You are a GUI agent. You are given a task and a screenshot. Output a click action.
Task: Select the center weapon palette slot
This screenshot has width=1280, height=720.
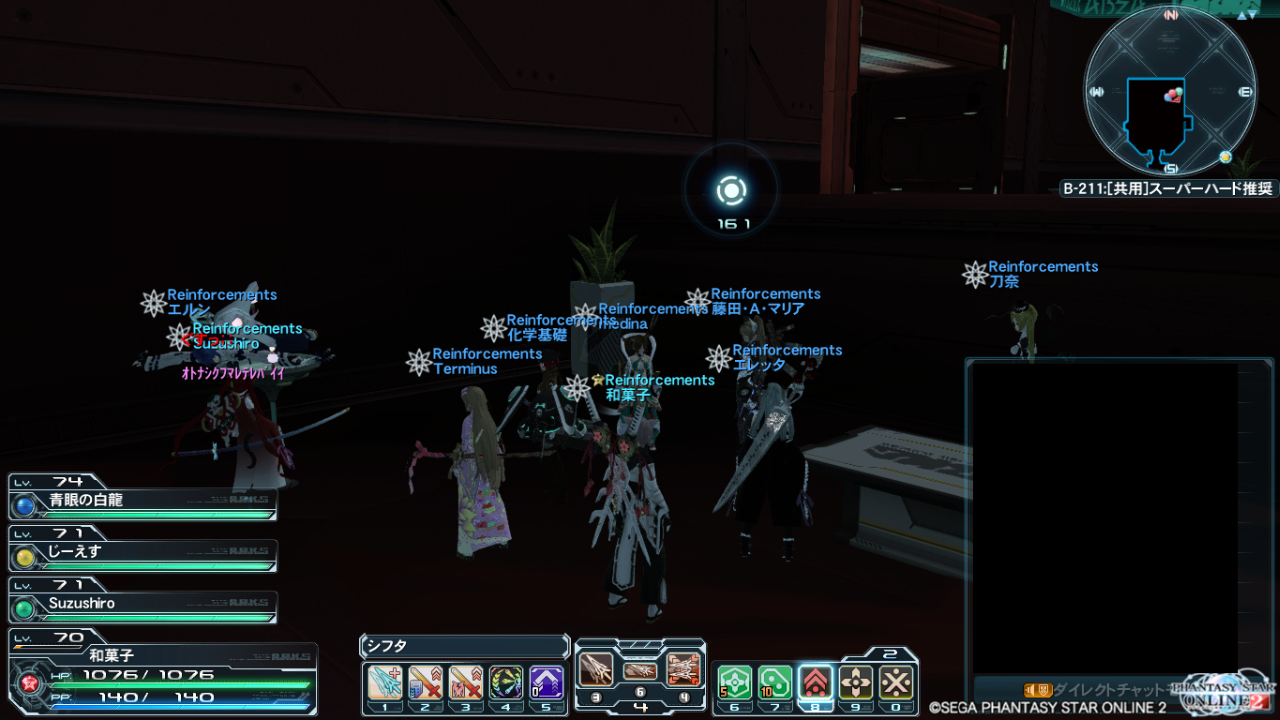click(640, 670)
